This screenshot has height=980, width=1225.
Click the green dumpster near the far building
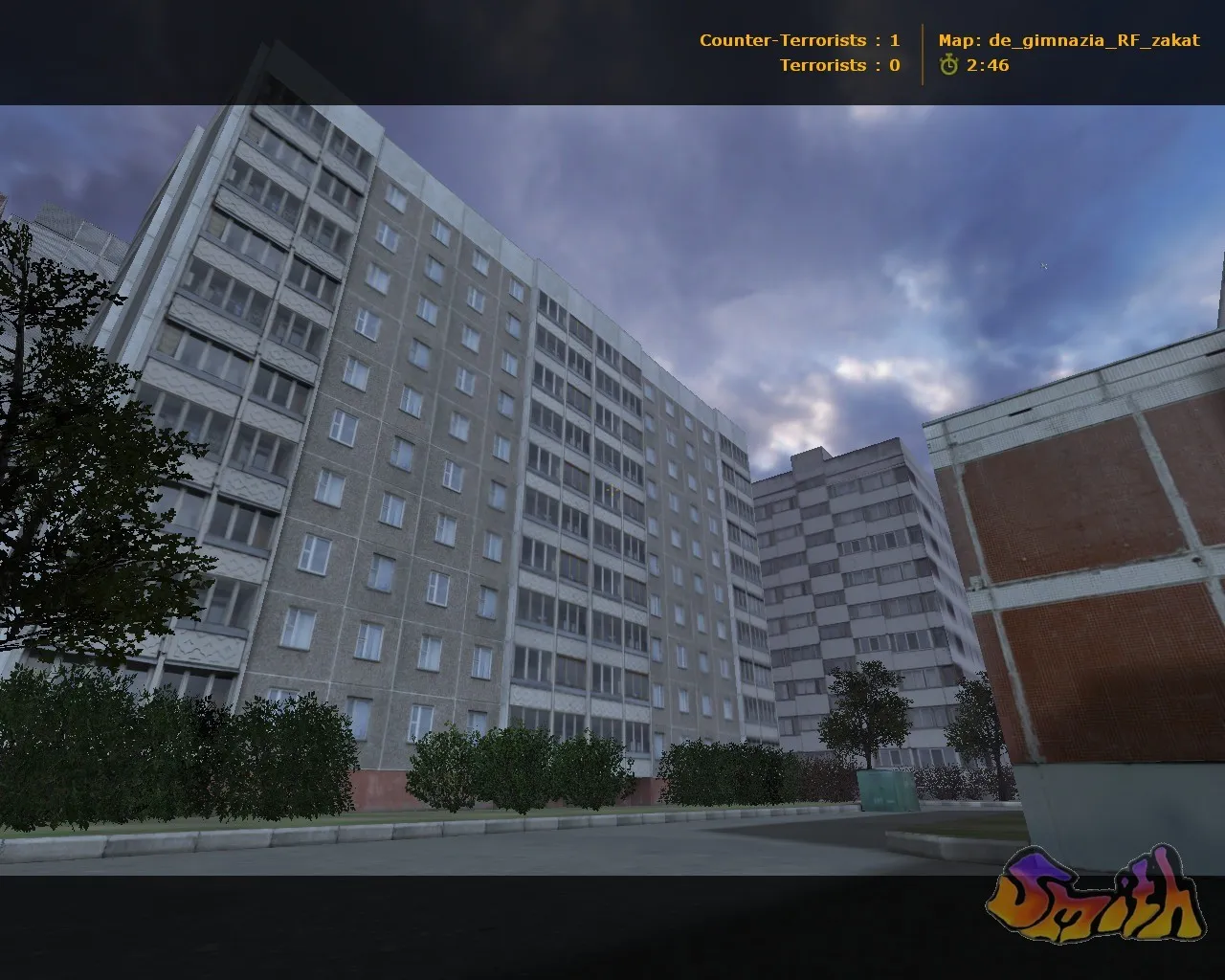pos(890,793)
